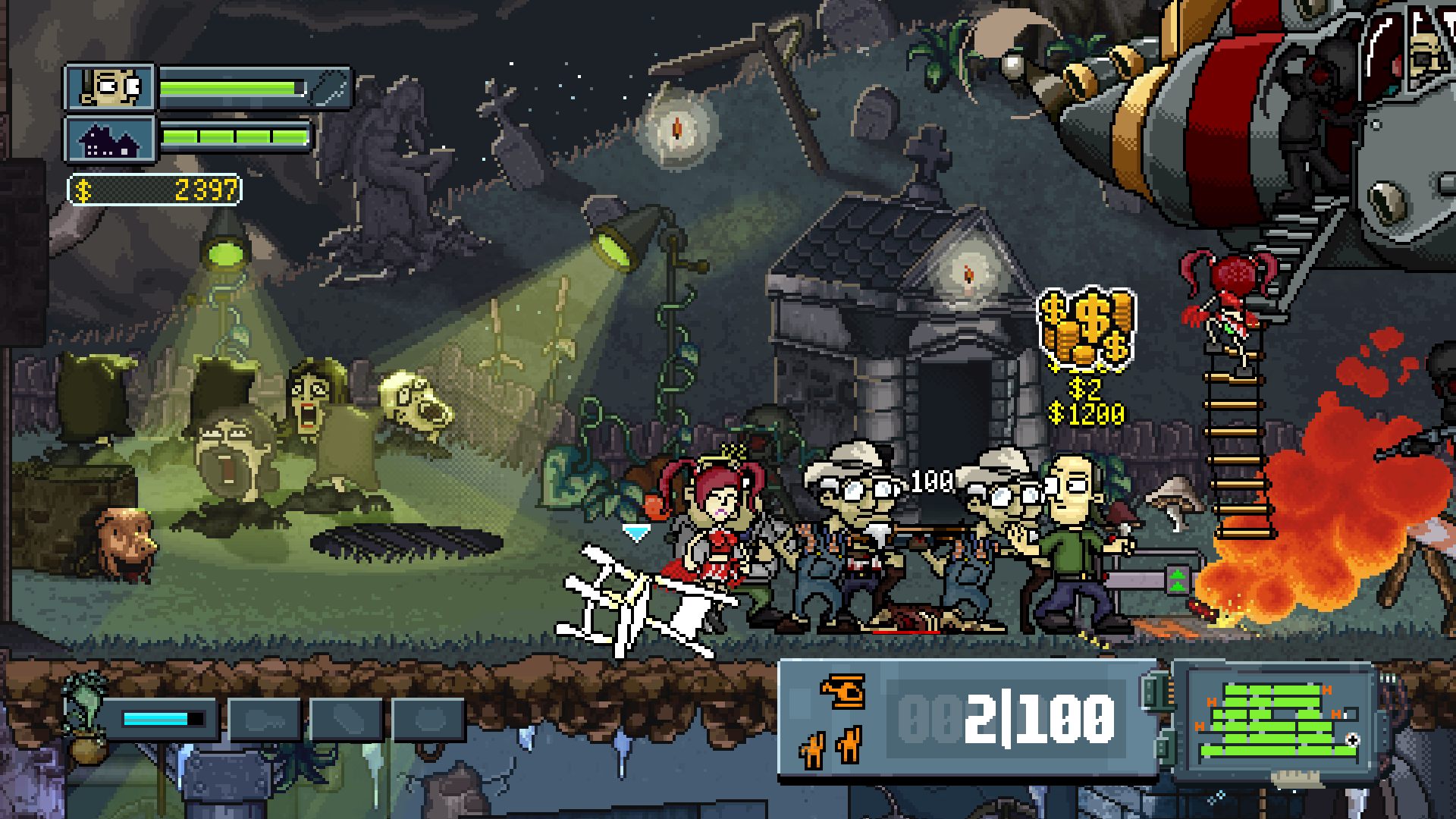Image resolution: width=1456 pixels, height=819 pixels.
Task: Select the orange gun weapon icon
Action: [x=842, y=691]
